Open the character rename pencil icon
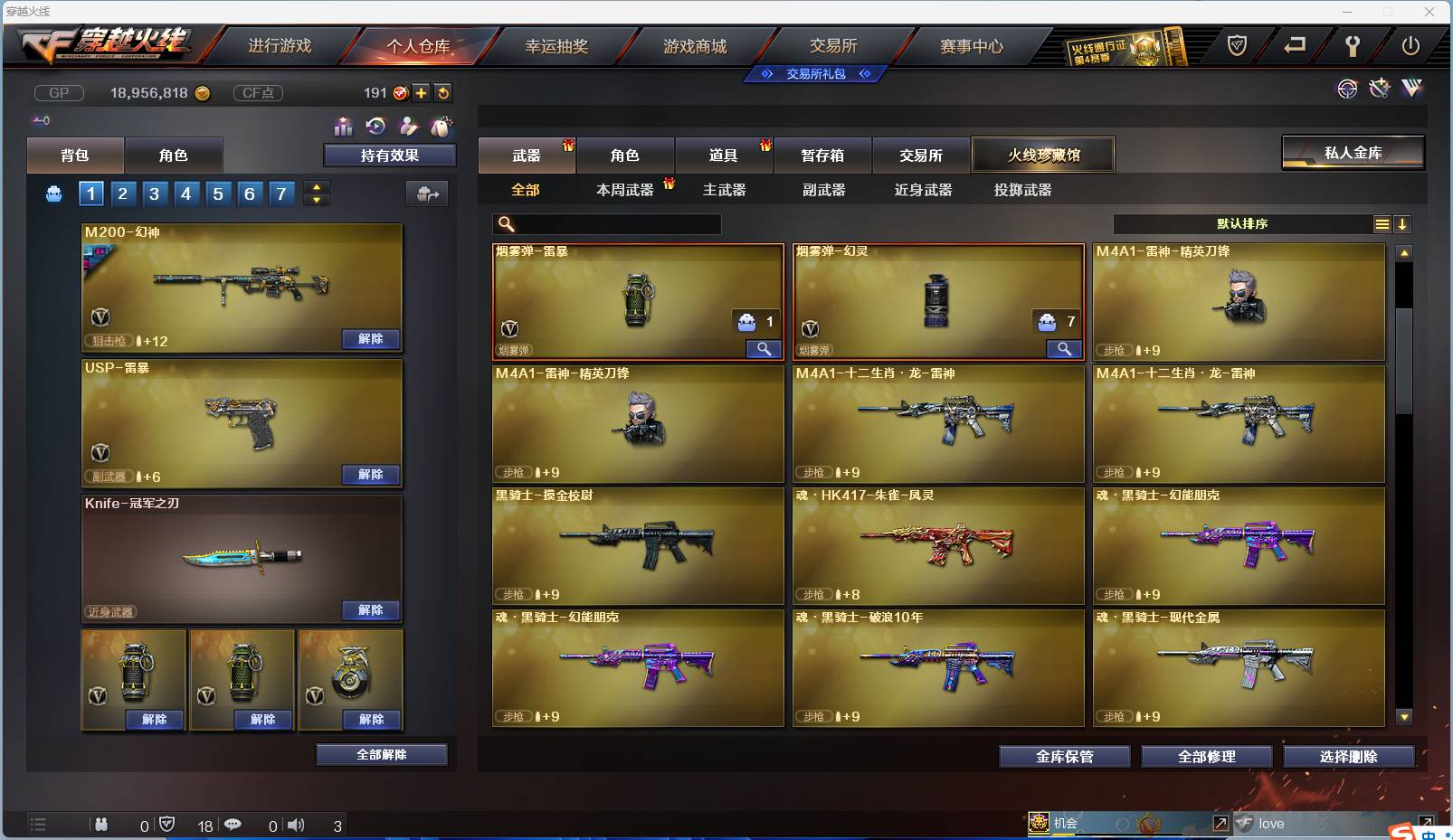 pyautogui.click(x=409, y=127)
